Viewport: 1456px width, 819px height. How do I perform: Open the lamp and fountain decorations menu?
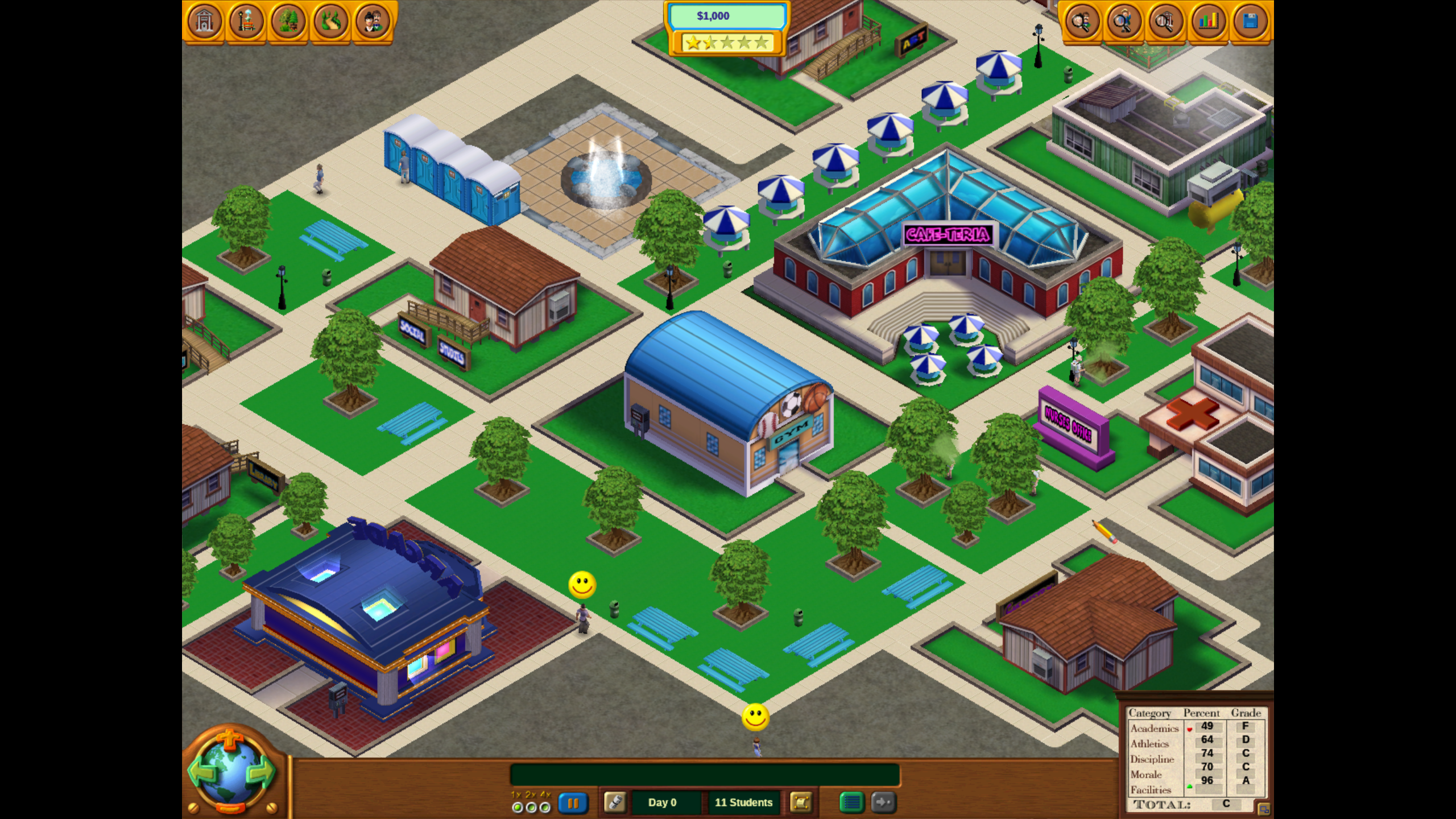click(246, 22)
